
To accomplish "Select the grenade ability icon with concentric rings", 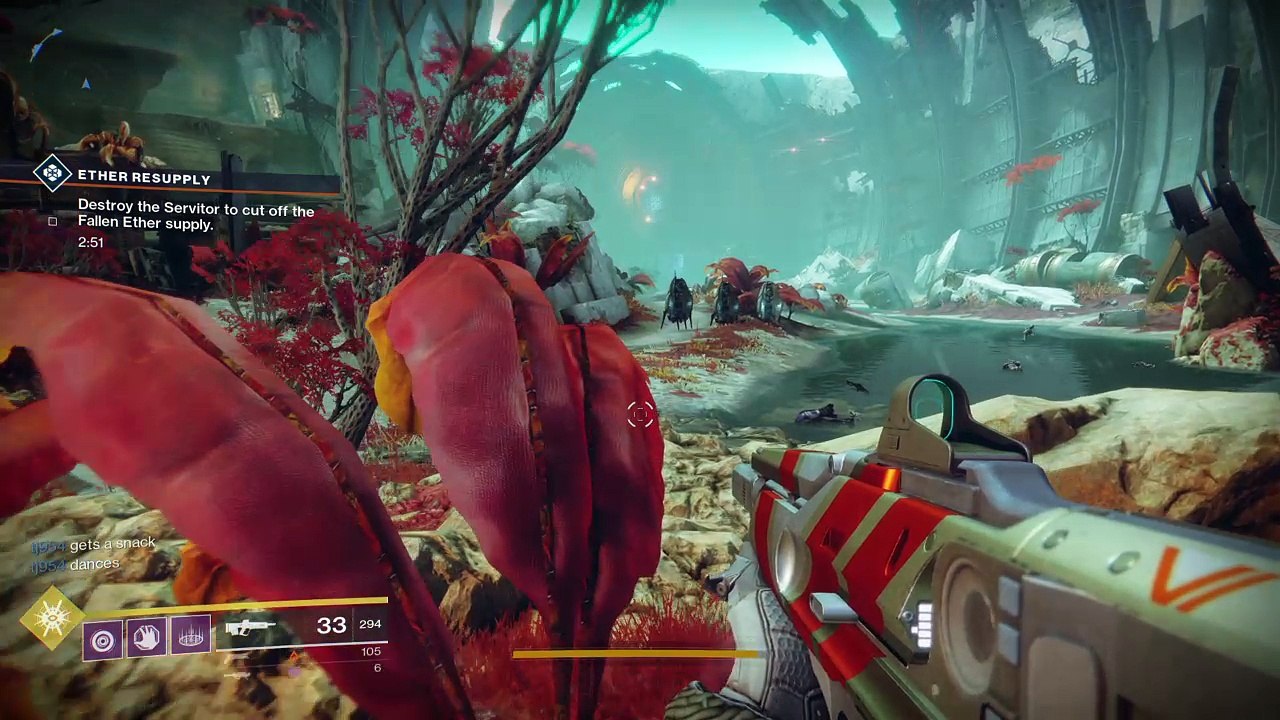I will coord(103,636).
